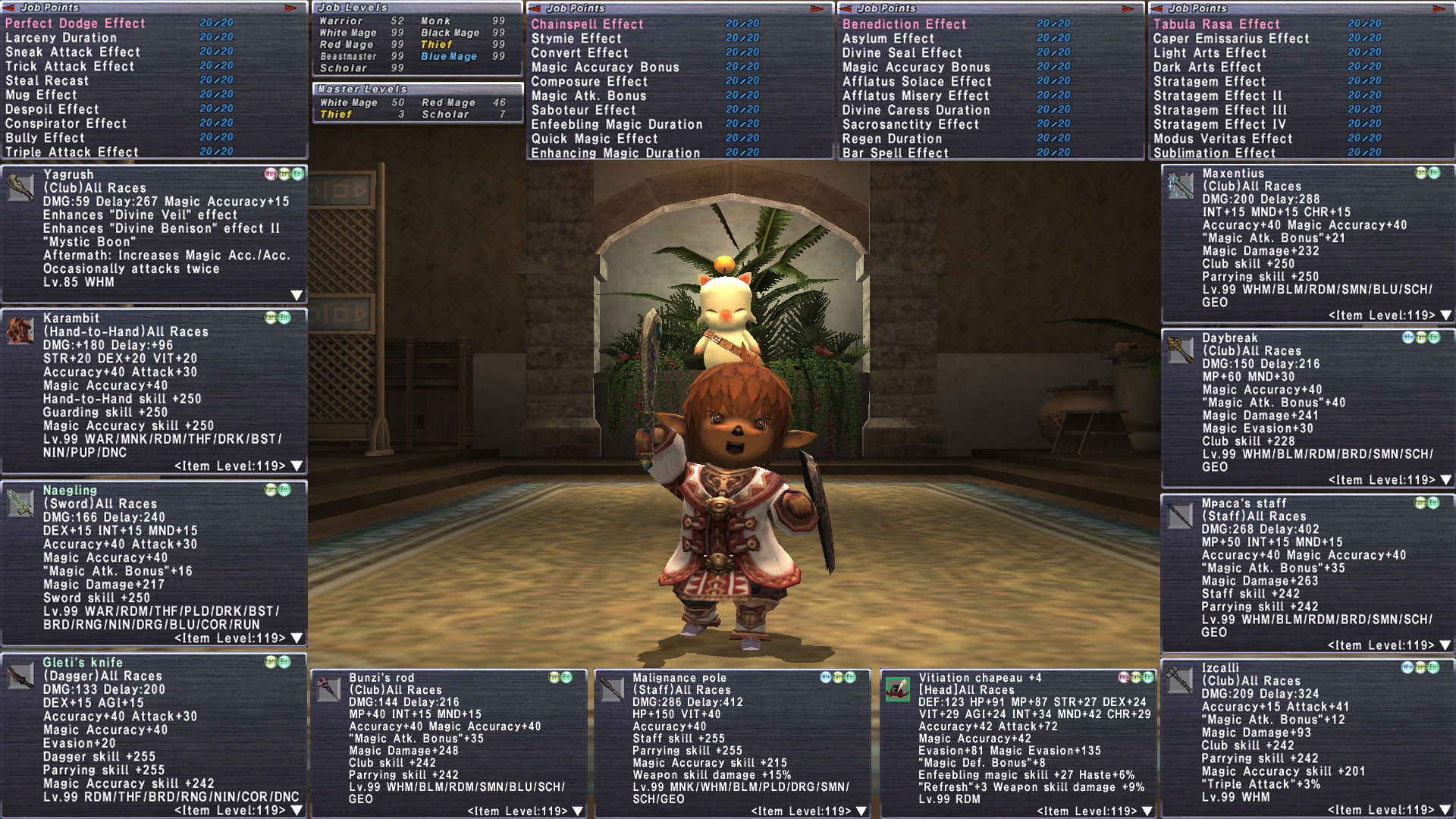Select Blue Mage in the Job Levels list
Viewport: 1456px width, 819px height.
coord(449,57)
